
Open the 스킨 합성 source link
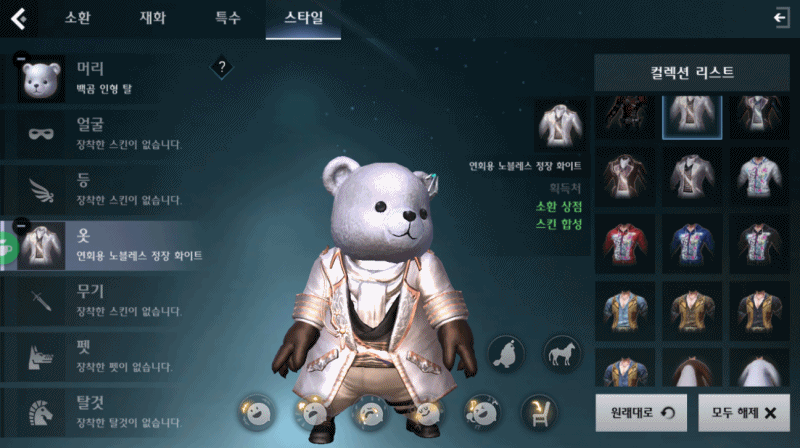click(558, 226)
